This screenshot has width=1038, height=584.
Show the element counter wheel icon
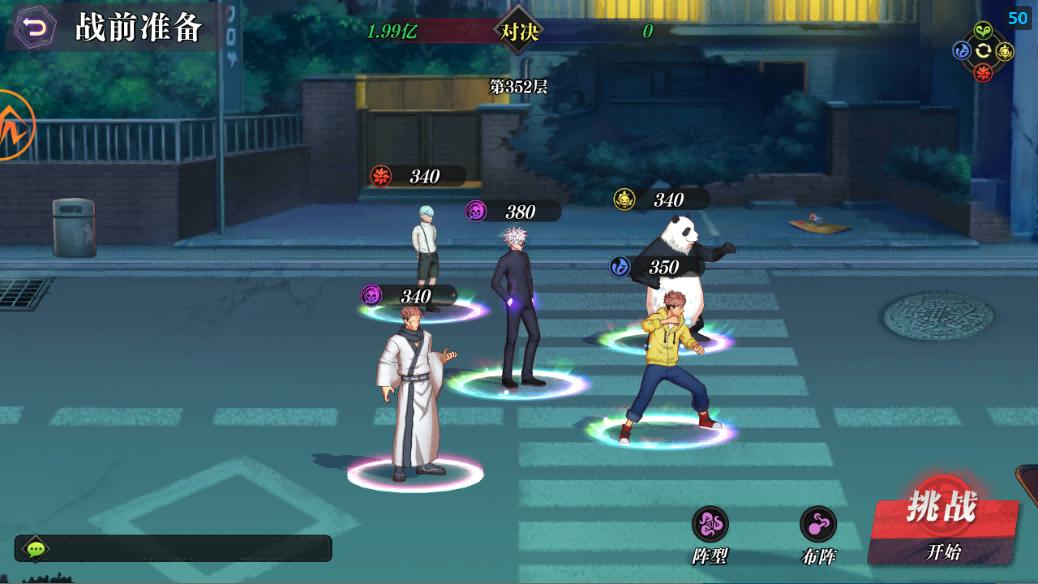pos(983,52)
